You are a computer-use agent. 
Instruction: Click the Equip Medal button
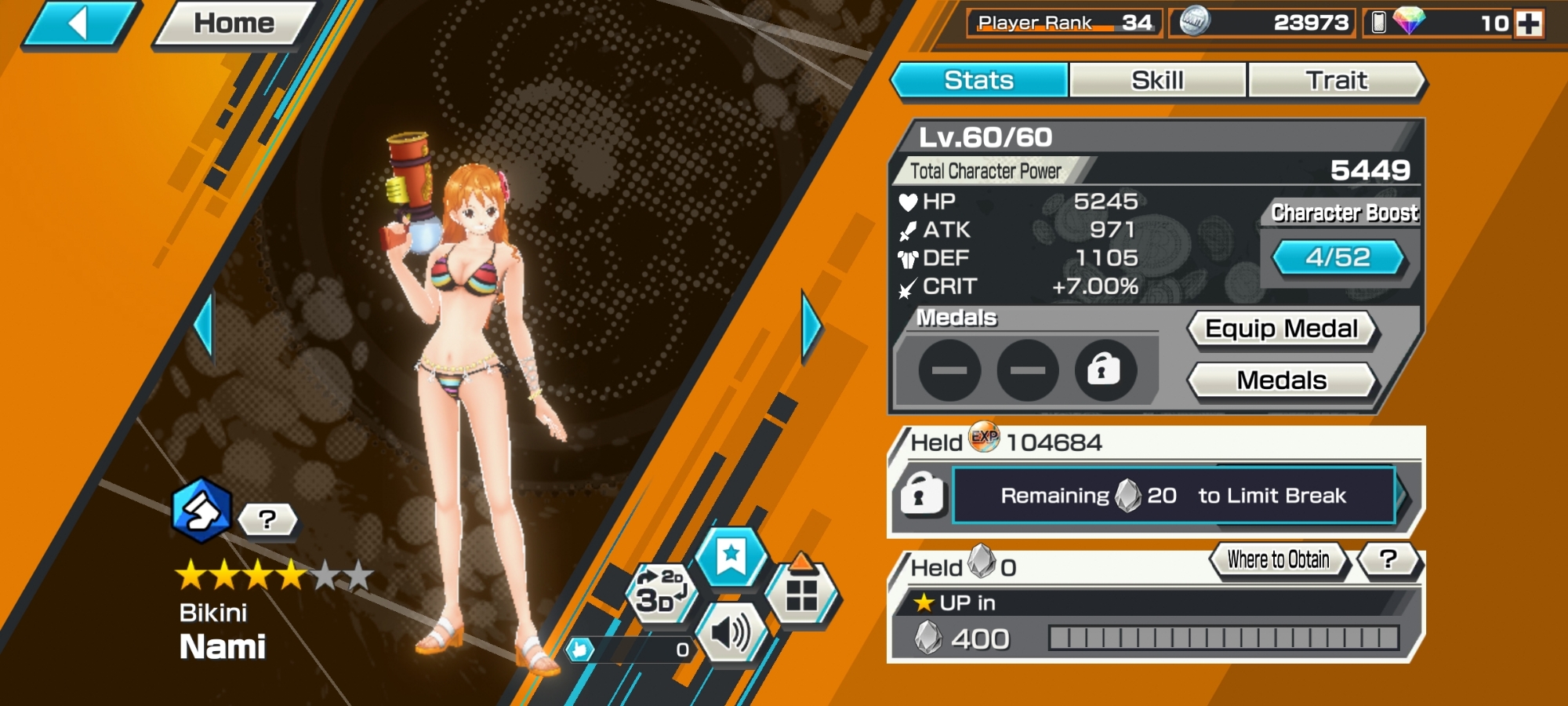pos(1281,329)
